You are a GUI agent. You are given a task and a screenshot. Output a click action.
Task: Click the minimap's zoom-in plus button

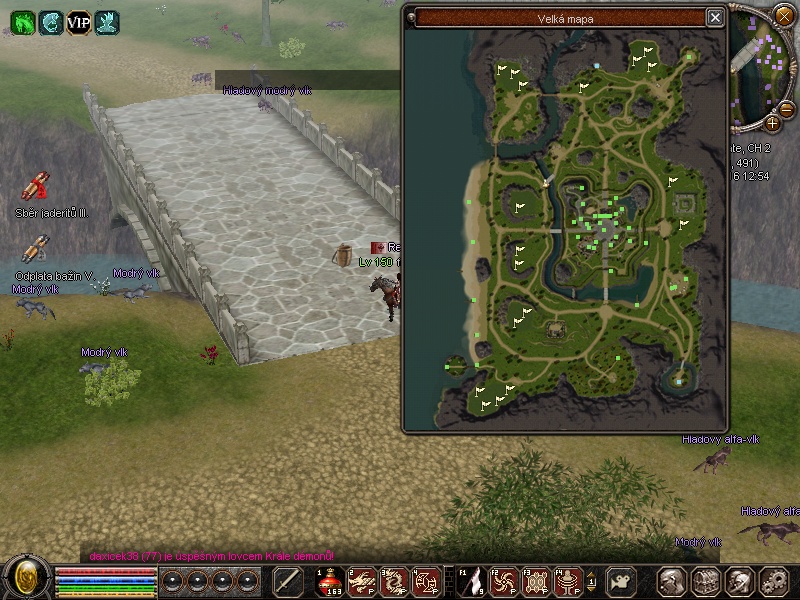773,123
